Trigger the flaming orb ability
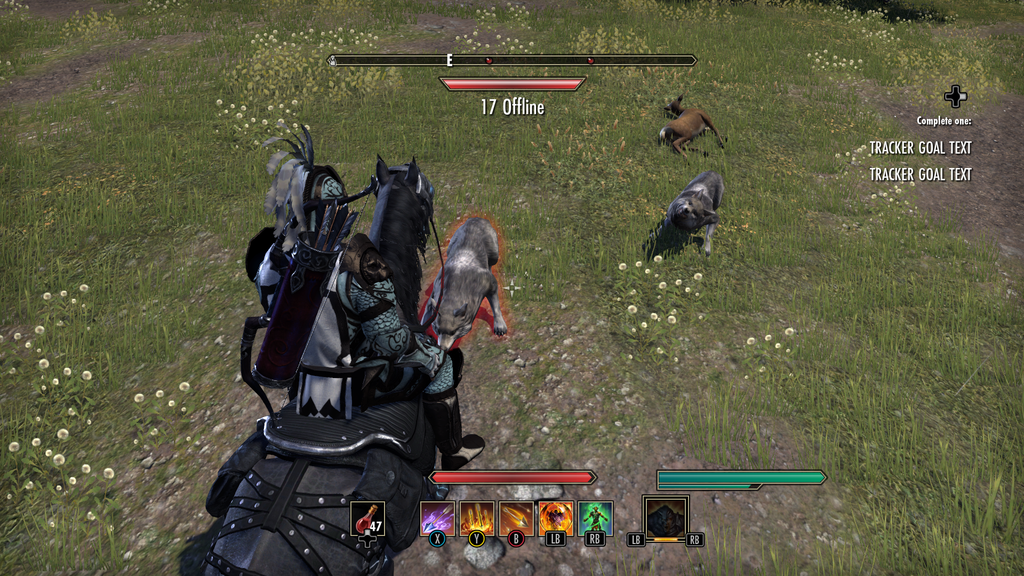The image size is (1024, 576). pos(555,518)
